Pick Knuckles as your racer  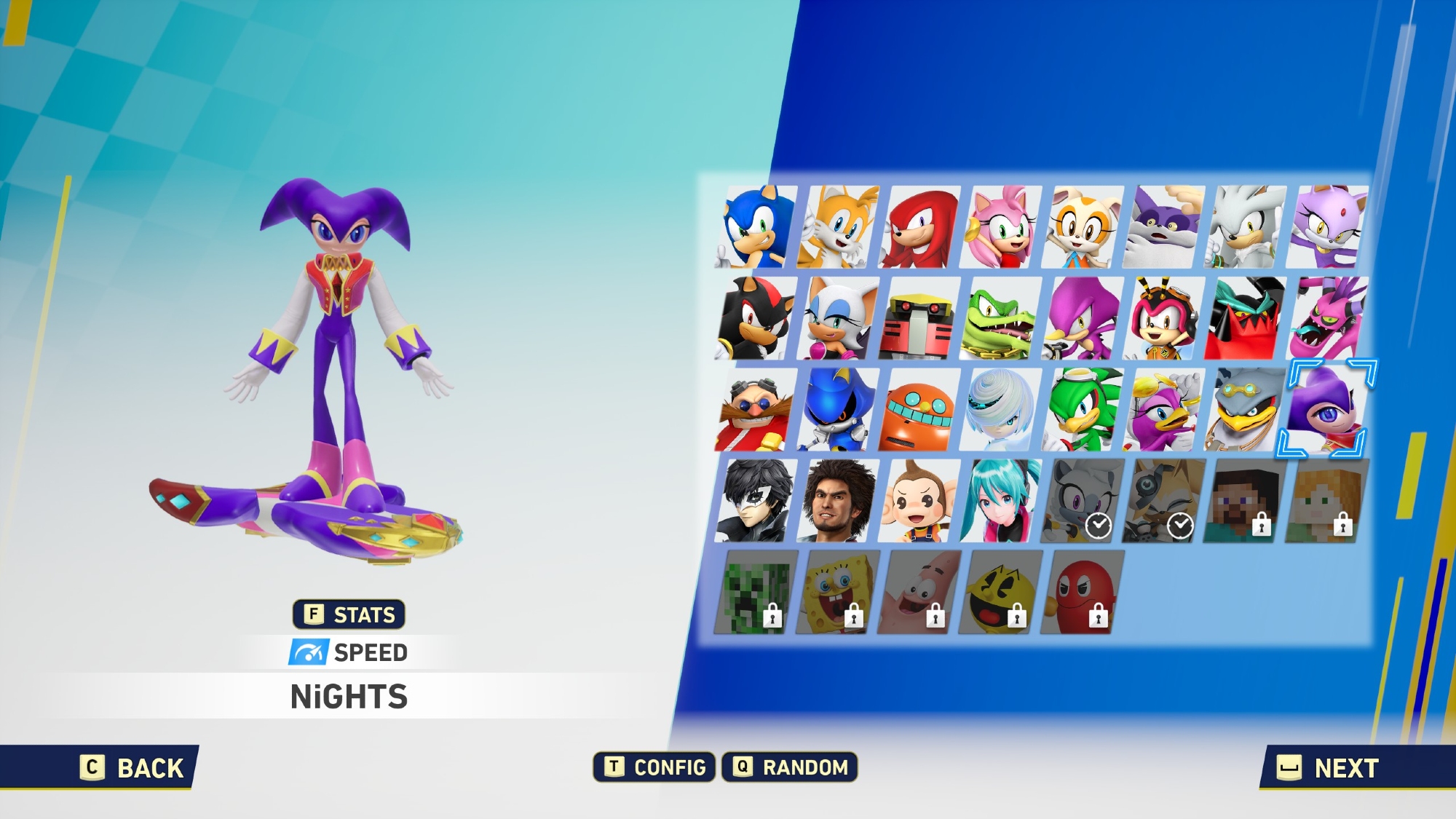coord(919,227)
